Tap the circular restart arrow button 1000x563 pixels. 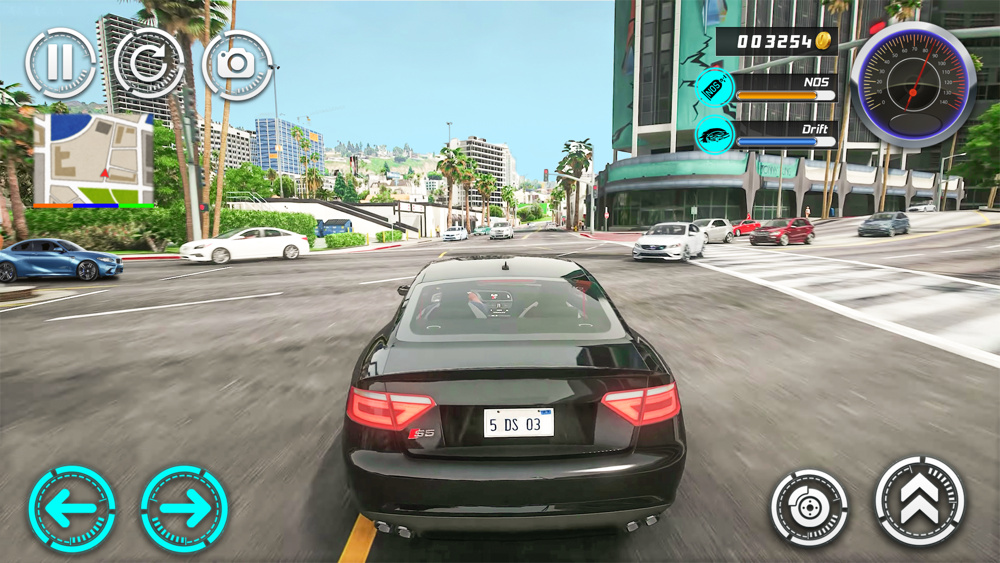(x=148, y=63)
